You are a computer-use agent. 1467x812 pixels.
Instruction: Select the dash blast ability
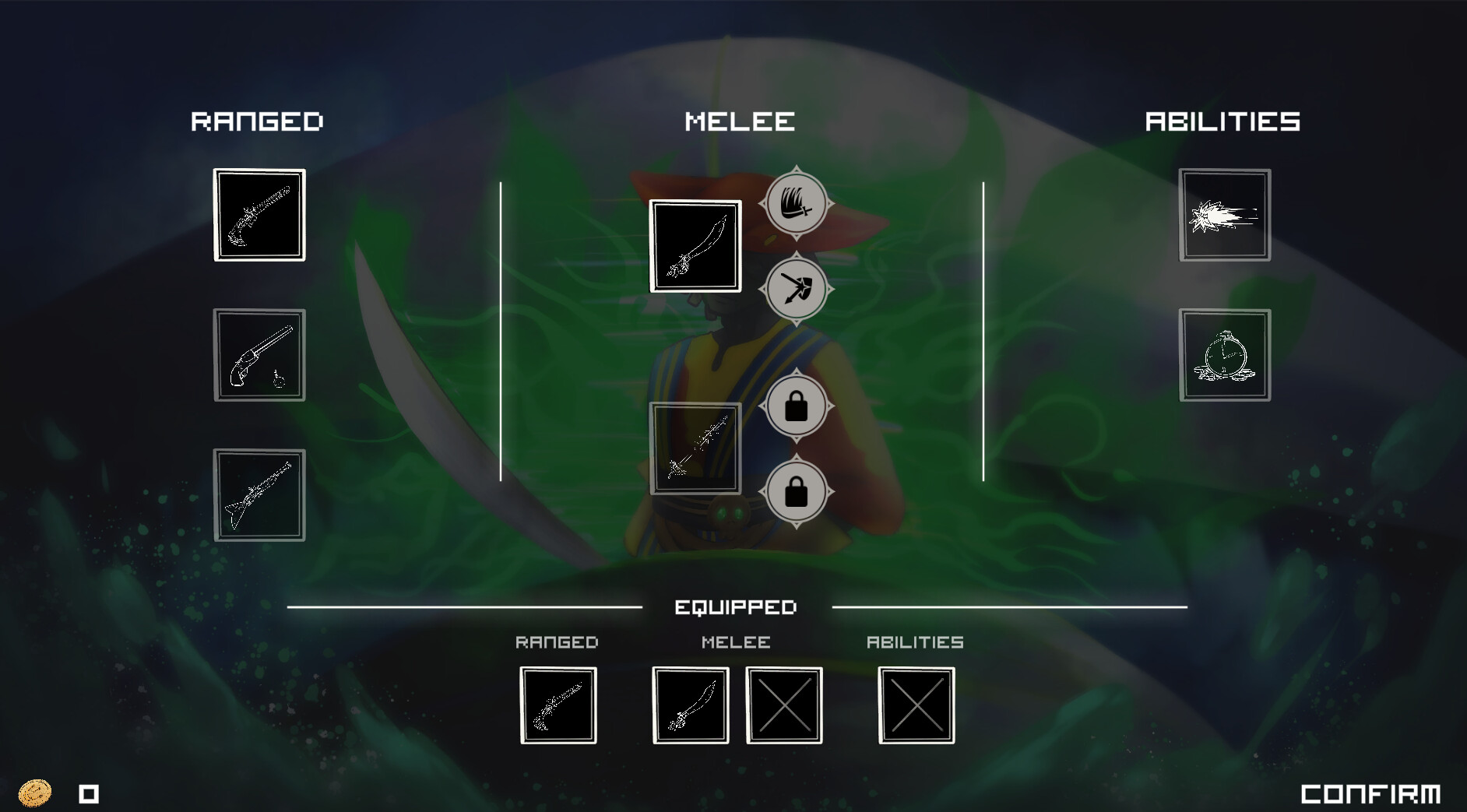[1224, 215]
